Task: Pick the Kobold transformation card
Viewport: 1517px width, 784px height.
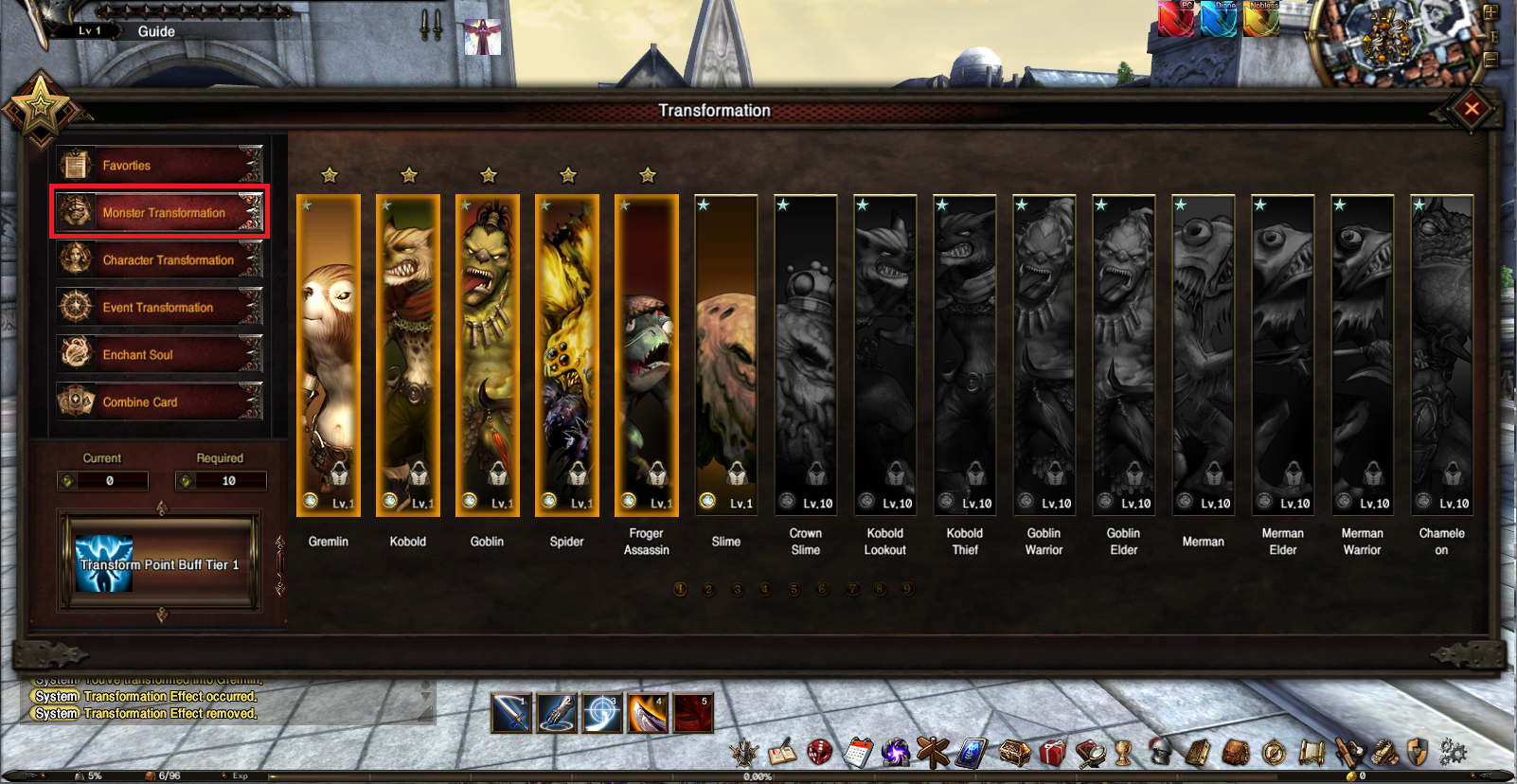Action: (x=408, y=355)
